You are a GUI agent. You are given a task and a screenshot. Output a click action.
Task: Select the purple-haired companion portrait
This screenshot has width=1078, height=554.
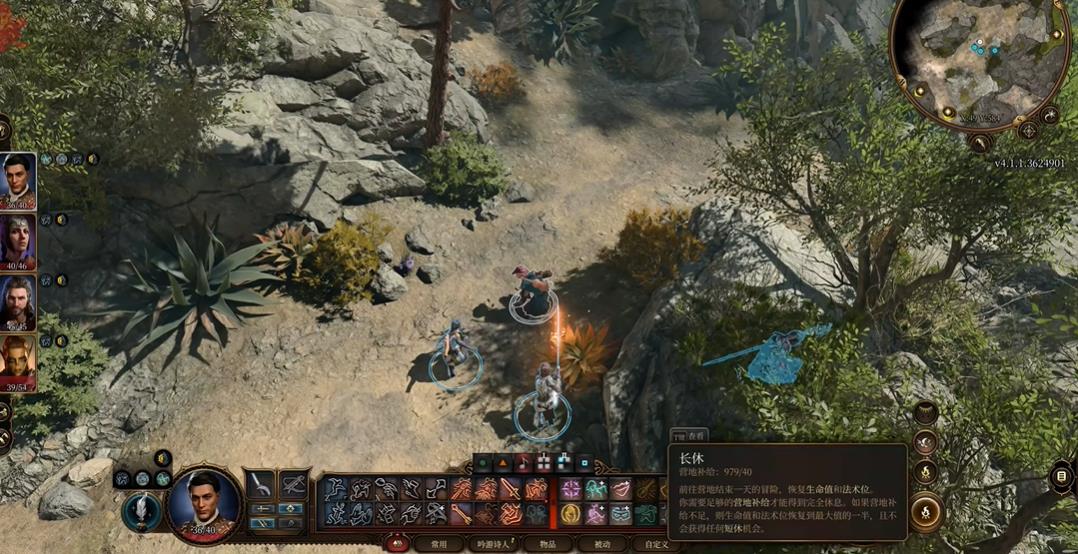[18, 240]
